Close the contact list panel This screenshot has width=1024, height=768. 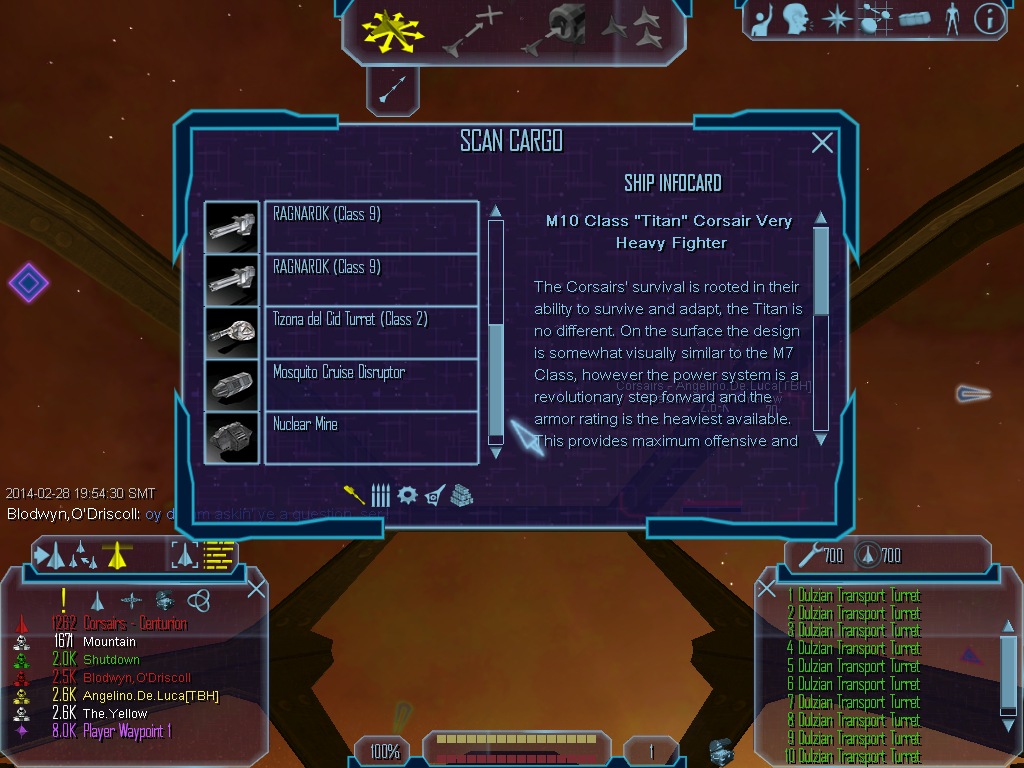[x=256, y=588]
